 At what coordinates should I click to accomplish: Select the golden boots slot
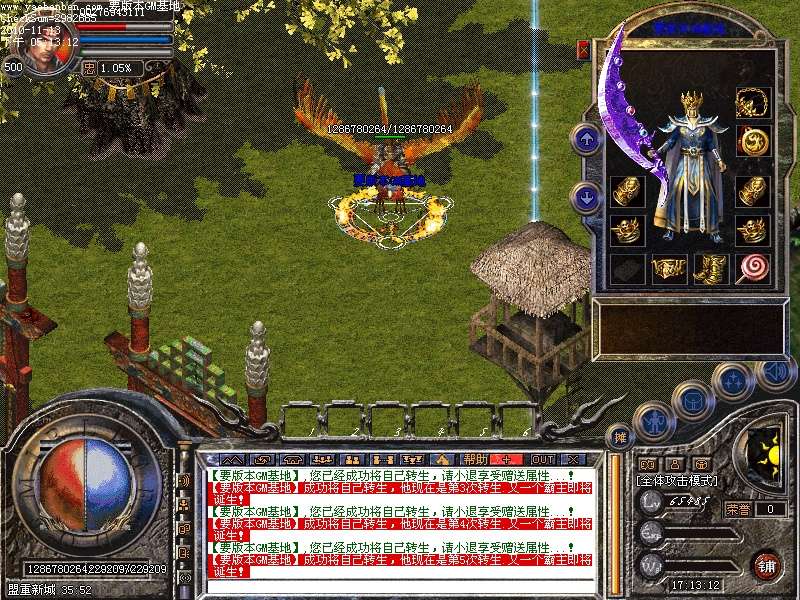pos(709,267)
